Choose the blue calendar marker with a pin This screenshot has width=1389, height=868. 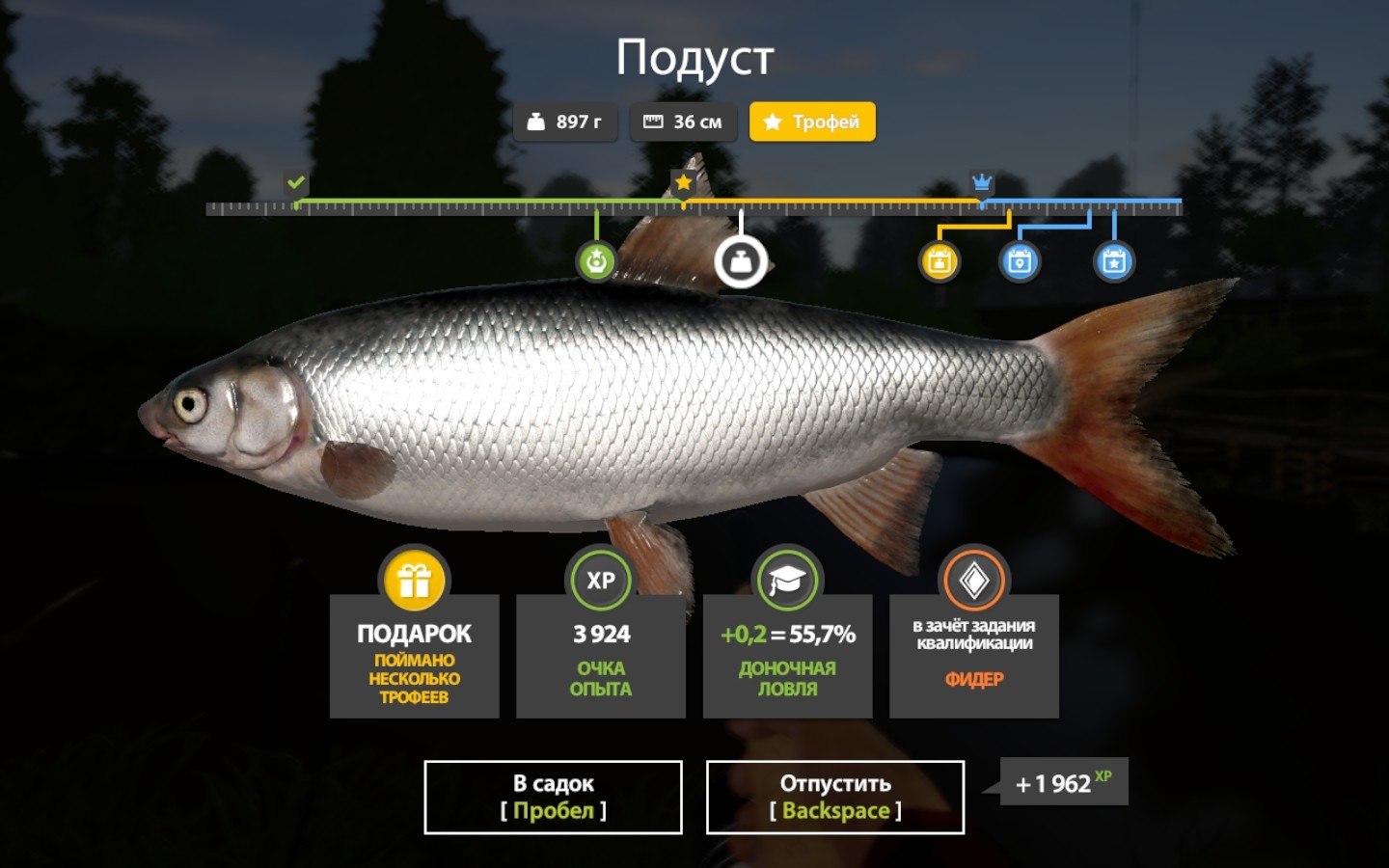tap(1020, 261)
